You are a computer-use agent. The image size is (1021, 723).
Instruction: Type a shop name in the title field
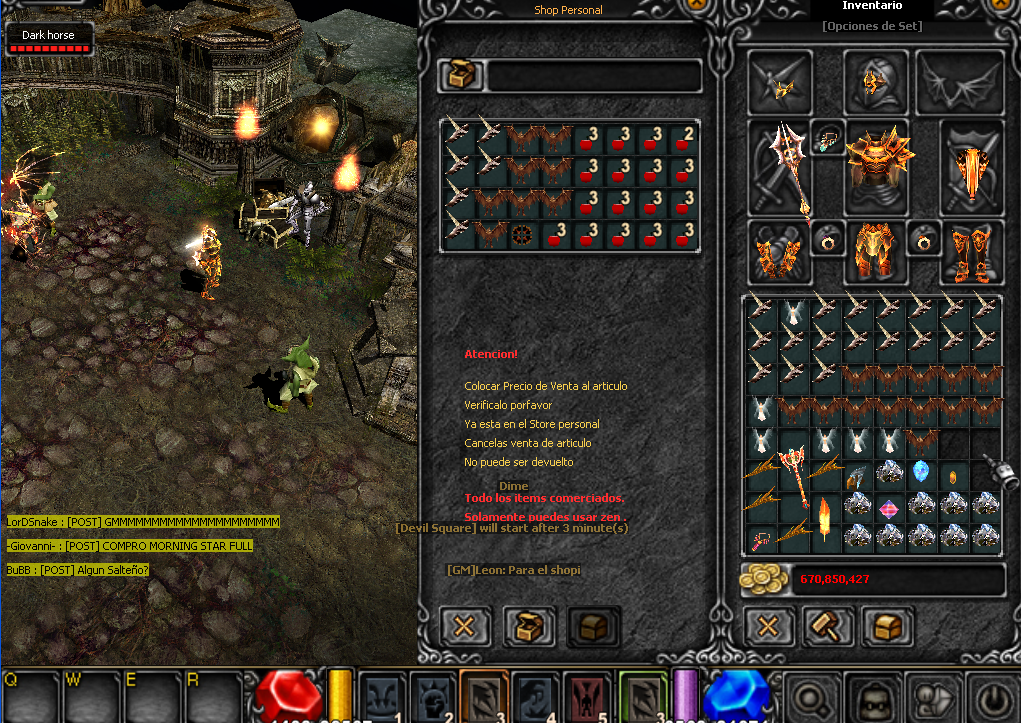(594, 76)
